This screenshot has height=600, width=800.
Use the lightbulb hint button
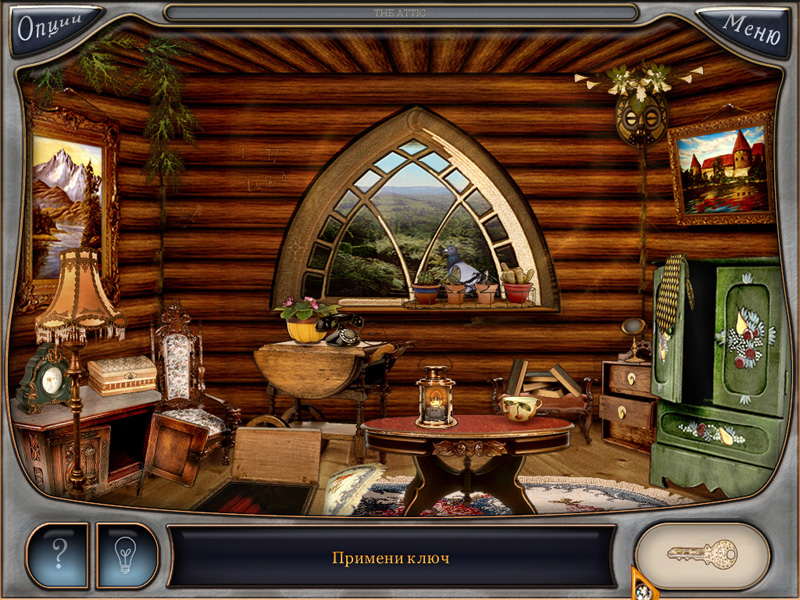click(x=127, y=554)
